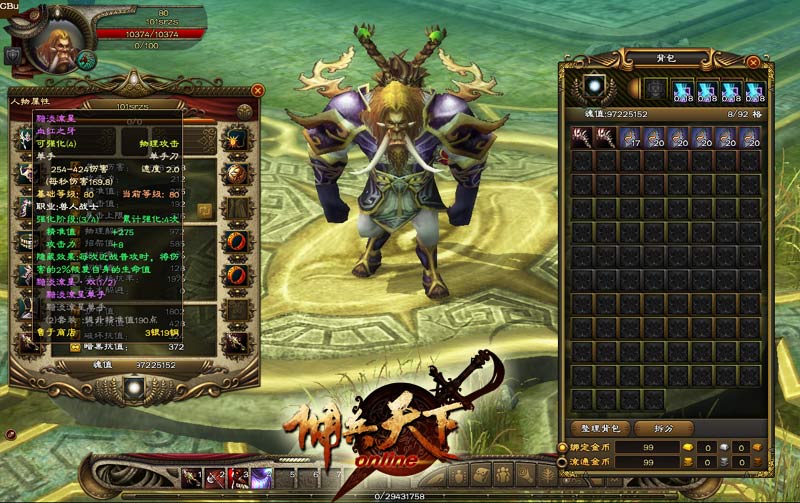Click the glowing orb below character panel
800x503 pixels.
coord(135,387)
